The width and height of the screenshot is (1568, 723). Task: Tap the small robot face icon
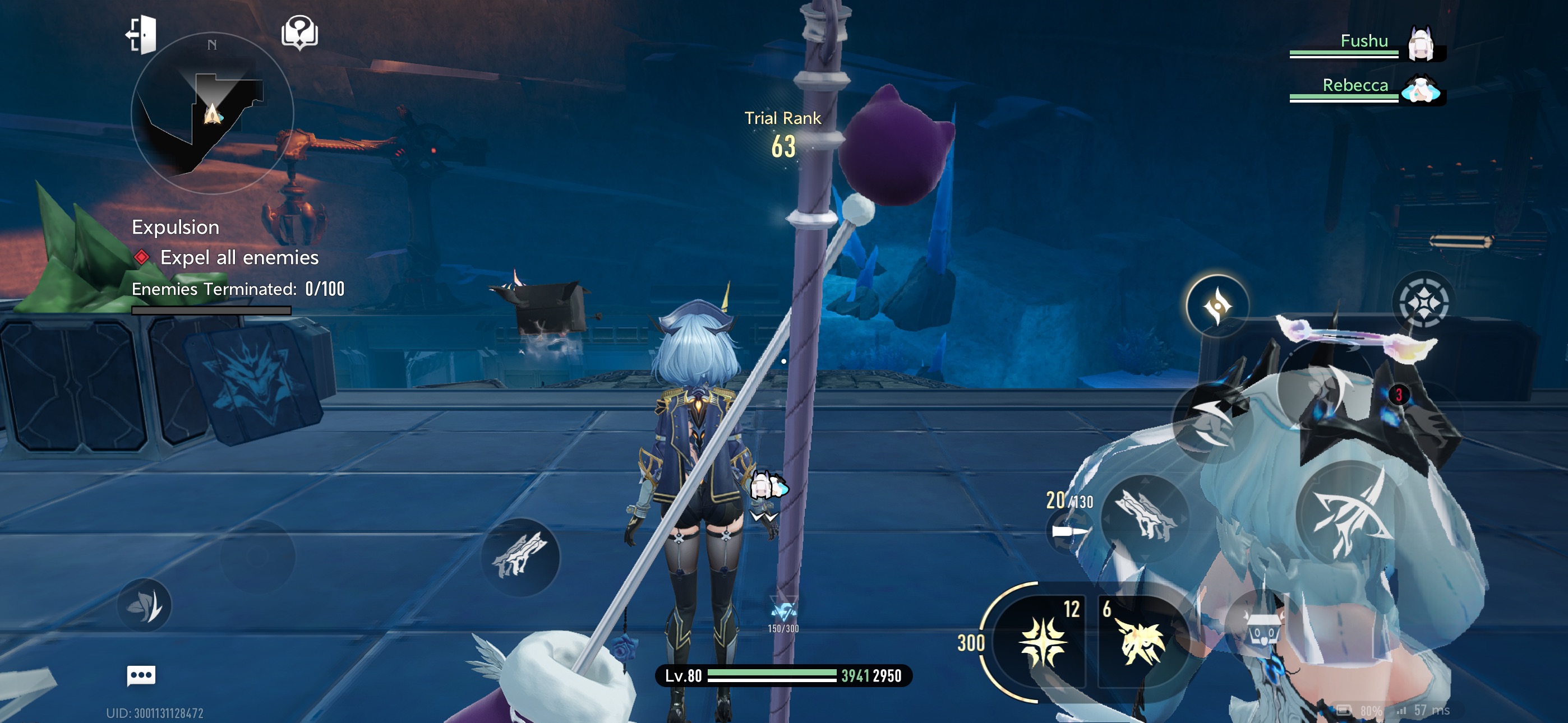click(x=1263, y=634)
